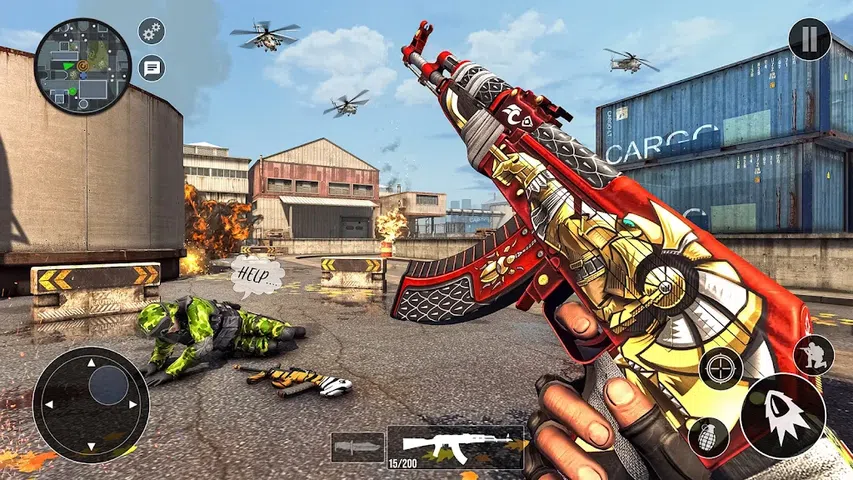Screen dimensions: 853x480
Task: Throw a grenade with the grenade icon
Action: click(708, 437)
